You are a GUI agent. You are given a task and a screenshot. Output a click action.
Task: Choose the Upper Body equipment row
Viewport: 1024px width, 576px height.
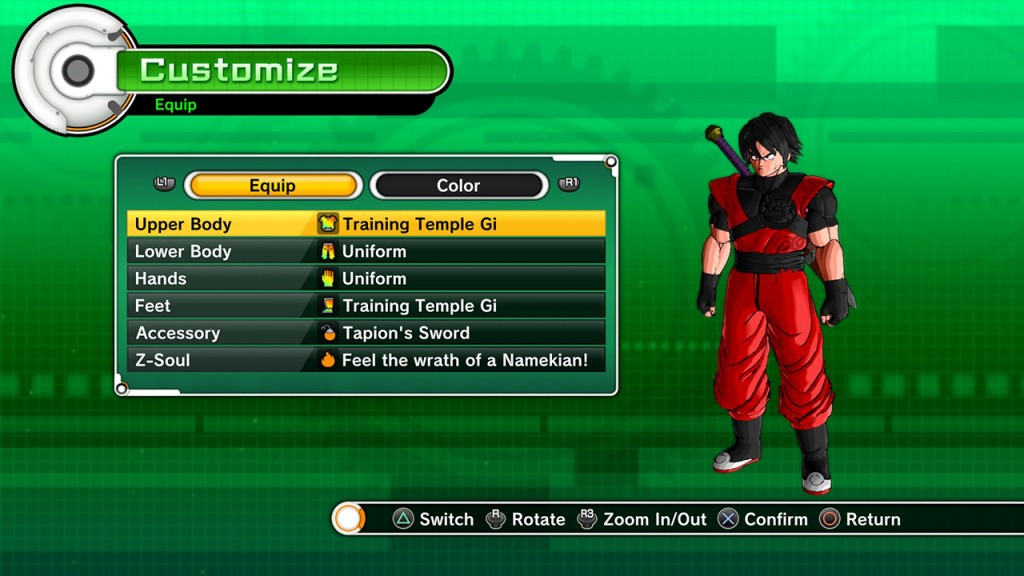366,224
